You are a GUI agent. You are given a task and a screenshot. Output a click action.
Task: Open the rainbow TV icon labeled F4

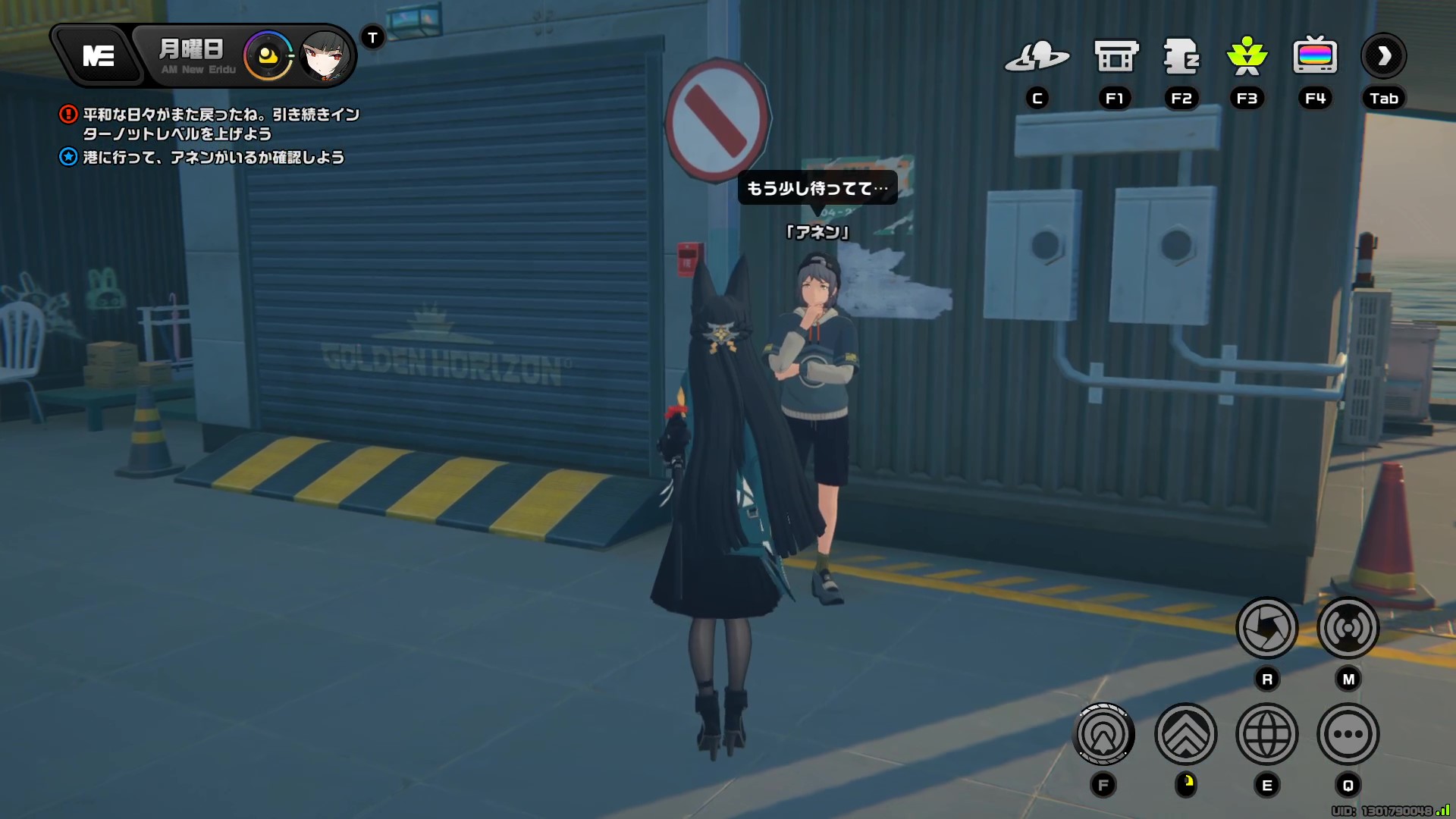pos(1315,57)
